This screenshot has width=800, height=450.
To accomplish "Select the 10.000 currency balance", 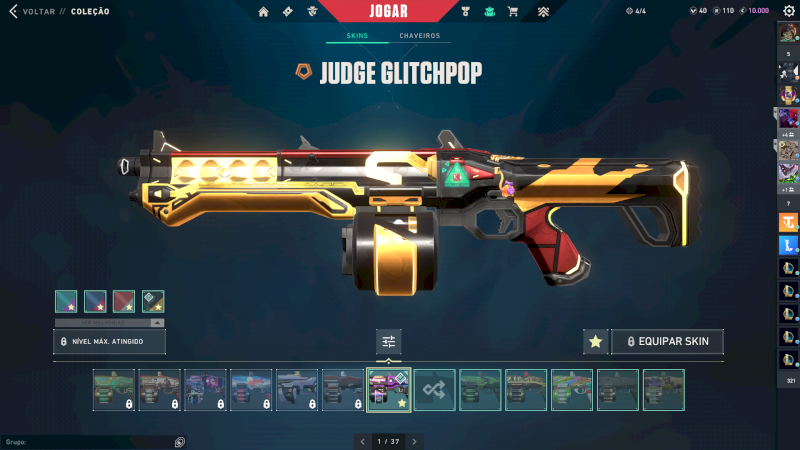I will click(757, 11).
